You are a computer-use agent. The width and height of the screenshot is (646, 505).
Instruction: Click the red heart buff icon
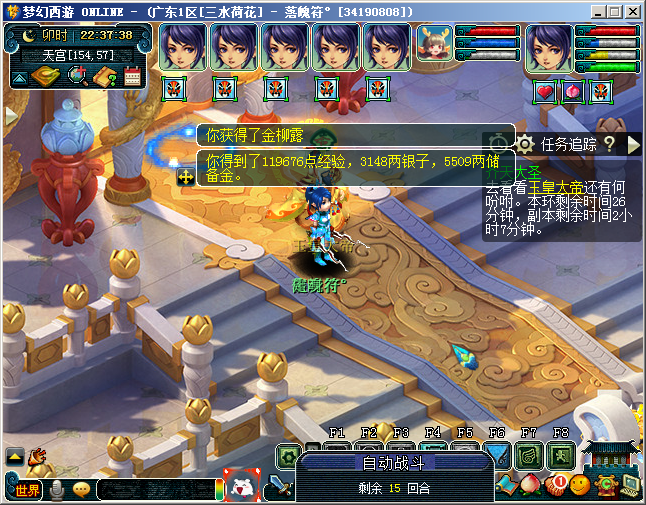546,92
